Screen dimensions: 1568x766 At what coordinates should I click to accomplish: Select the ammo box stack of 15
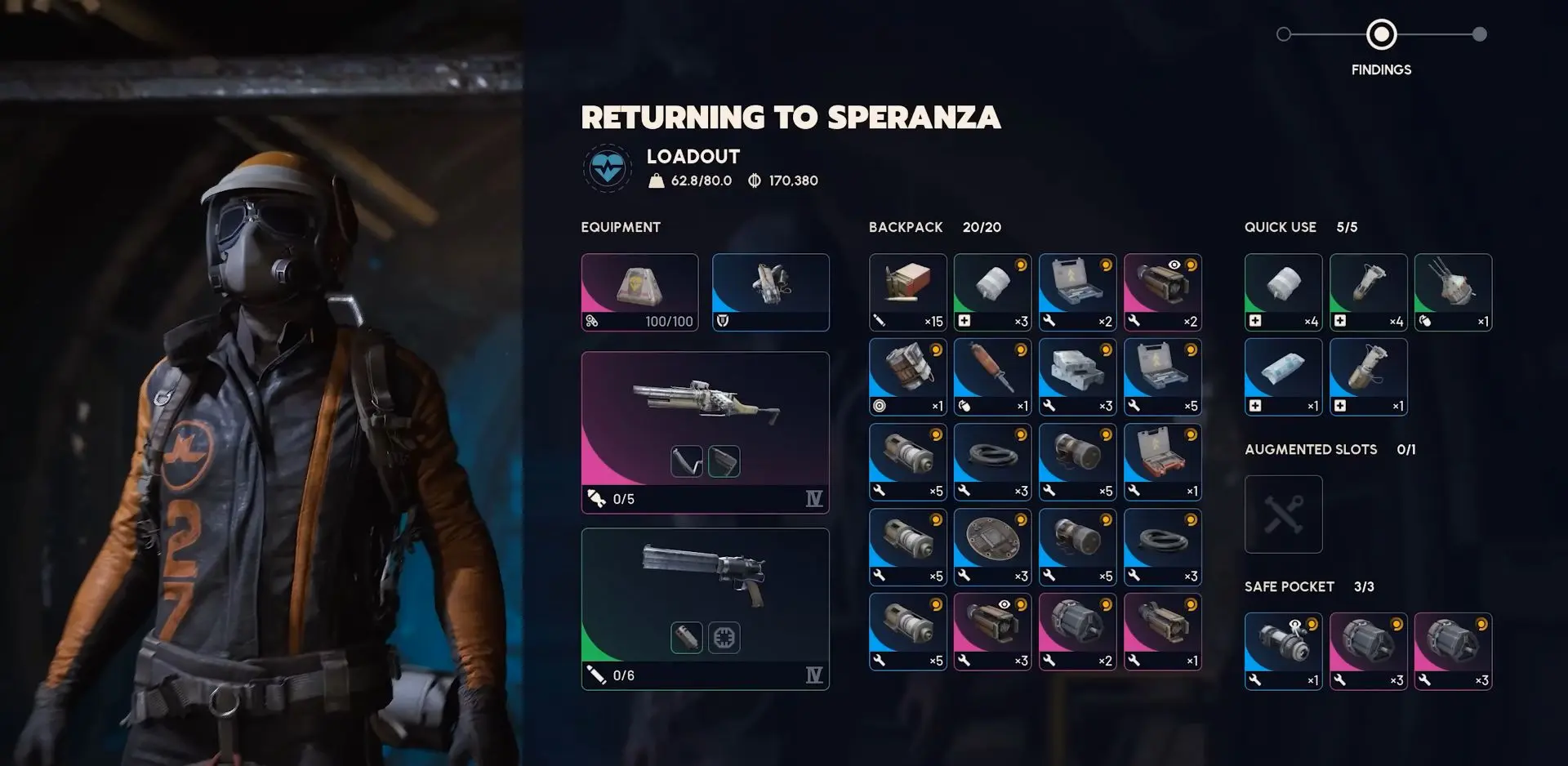[x=907, y=292]
